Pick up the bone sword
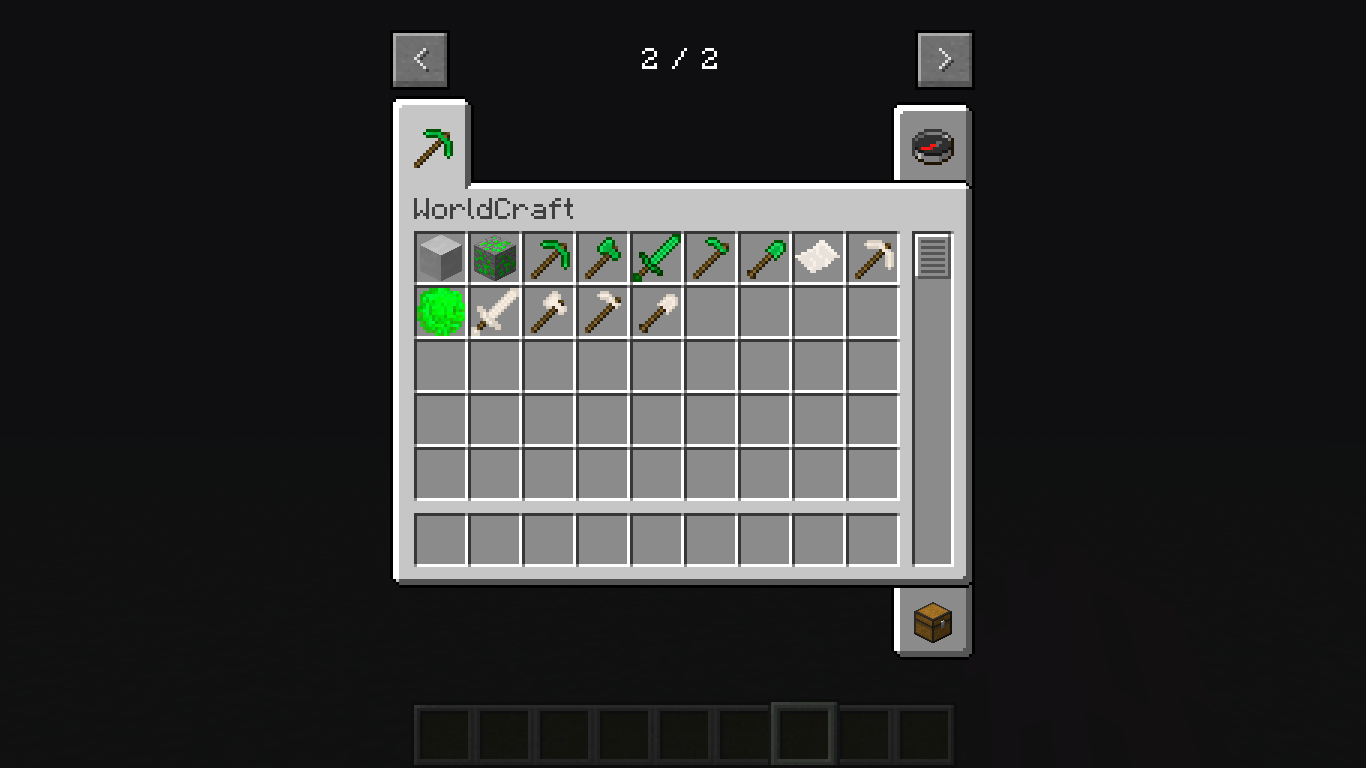Image resolution: width=1366 pixels, height=768 pixels. [494, 313]
